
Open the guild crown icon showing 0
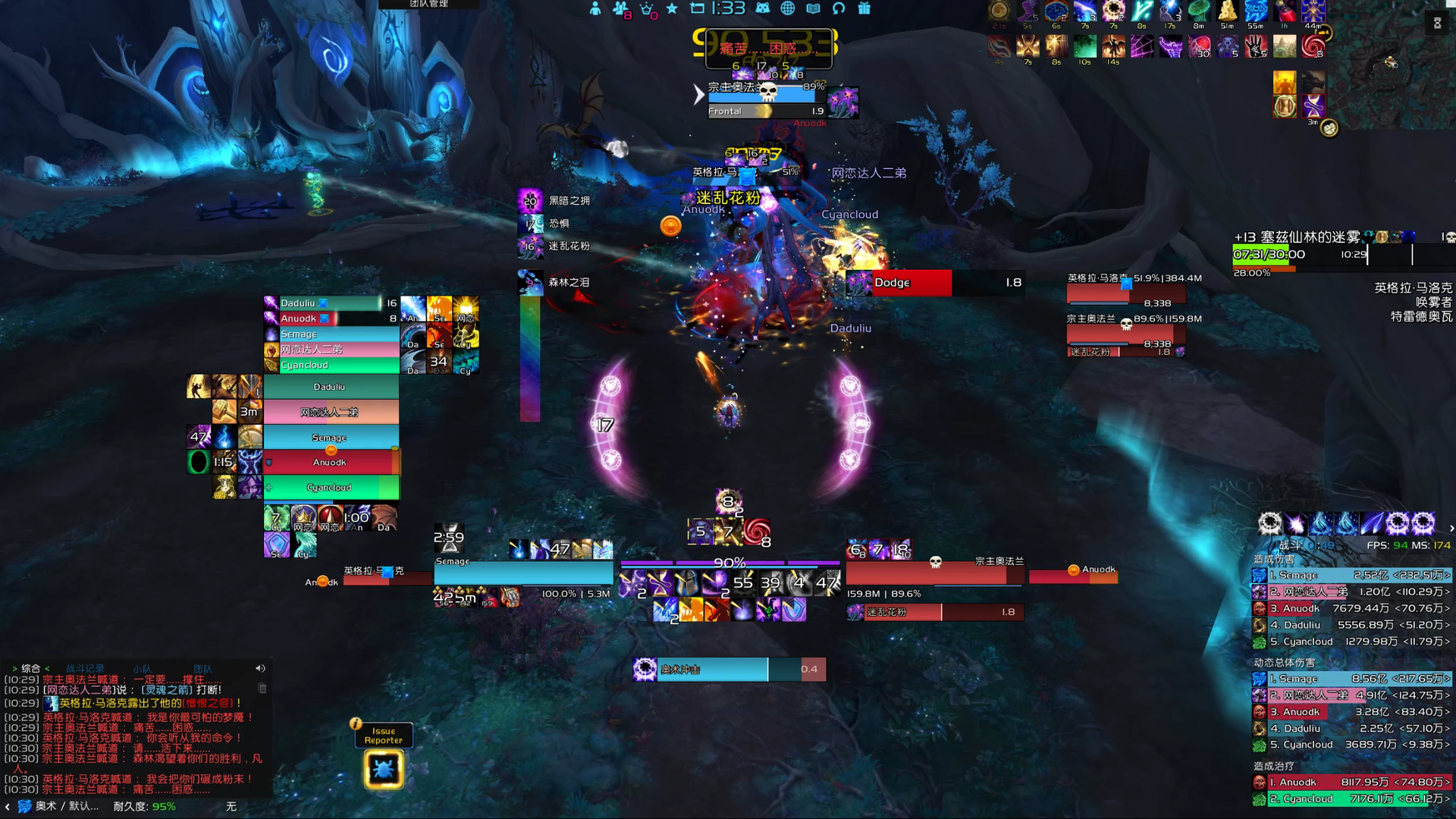tap(646, 8)
